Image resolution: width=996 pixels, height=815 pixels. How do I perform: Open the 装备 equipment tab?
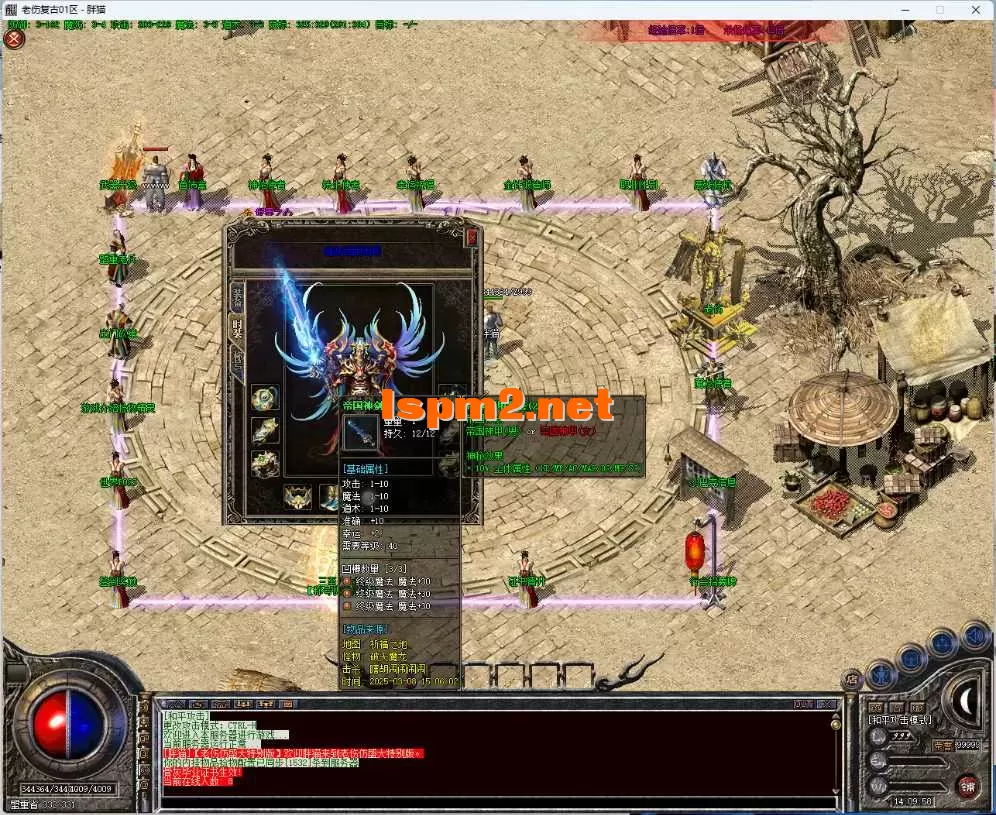(238, 297)
